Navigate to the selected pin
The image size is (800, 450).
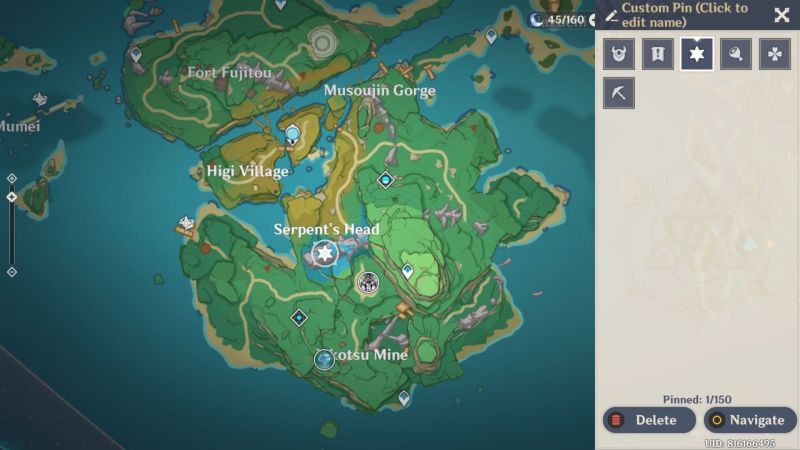(750, 420)
